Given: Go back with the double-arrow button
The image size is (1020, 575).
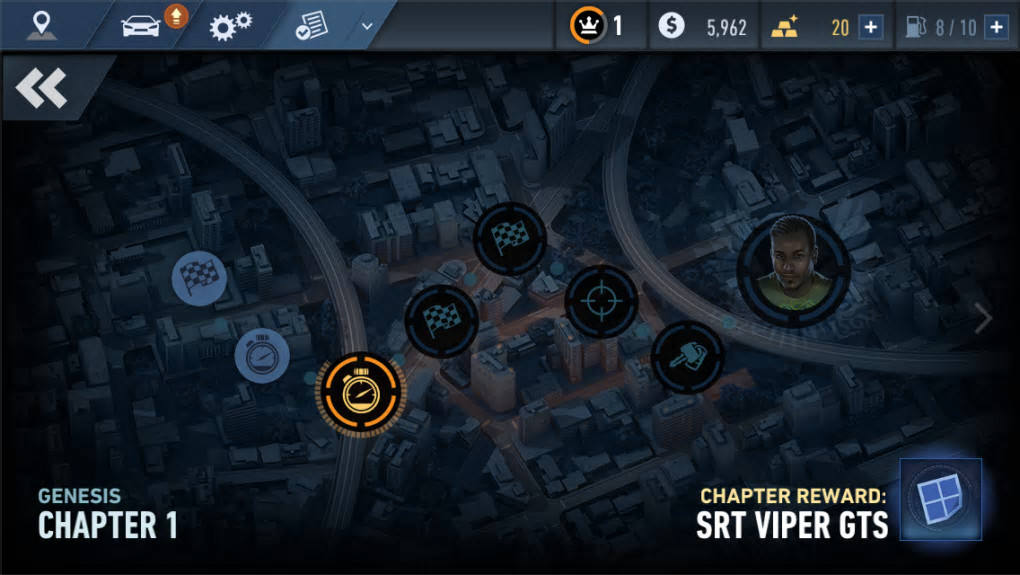Looking at the screenshot, I should coord(41,89).
